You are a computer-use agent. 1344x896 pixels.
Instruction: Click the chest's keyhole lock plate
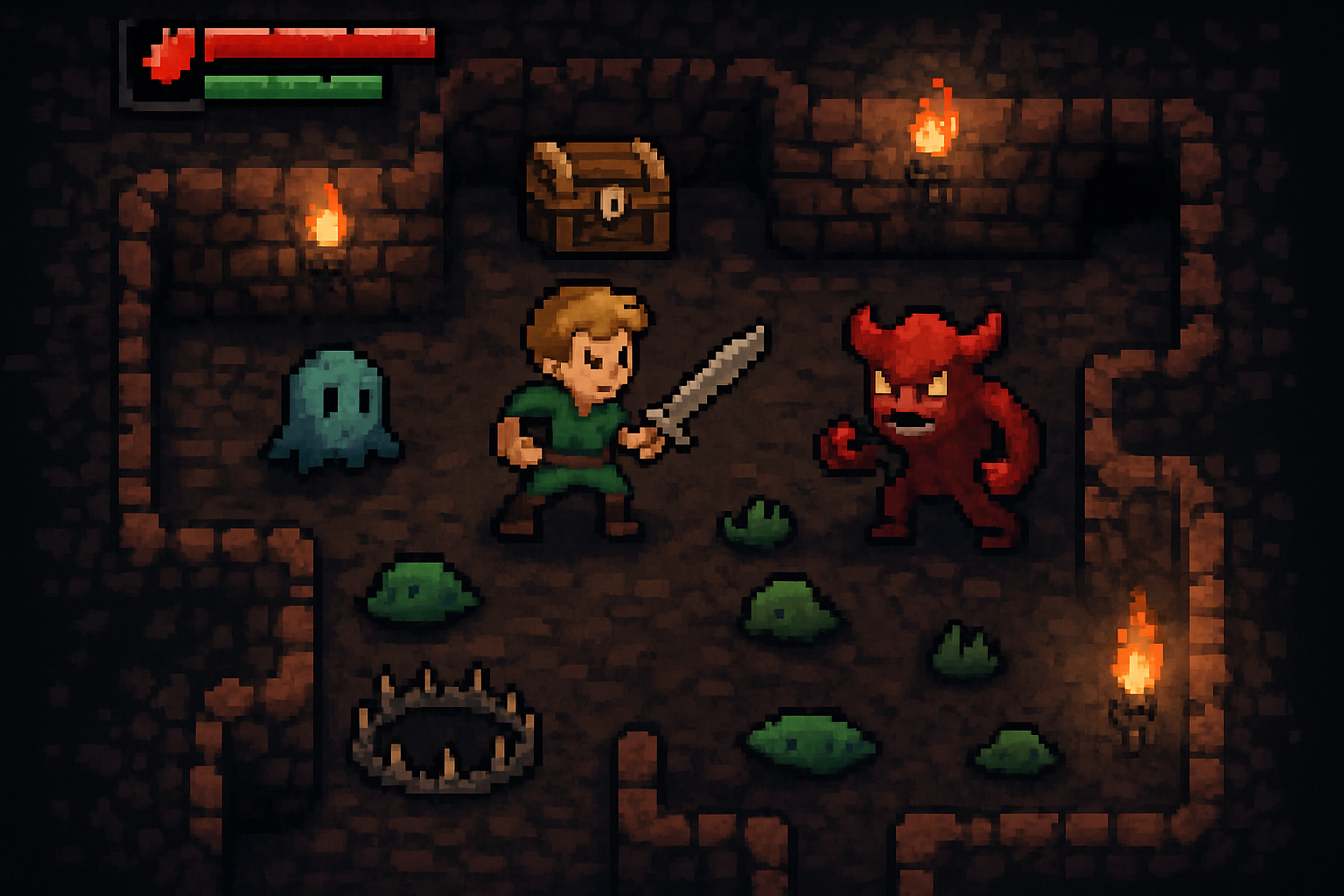point(612,203)
